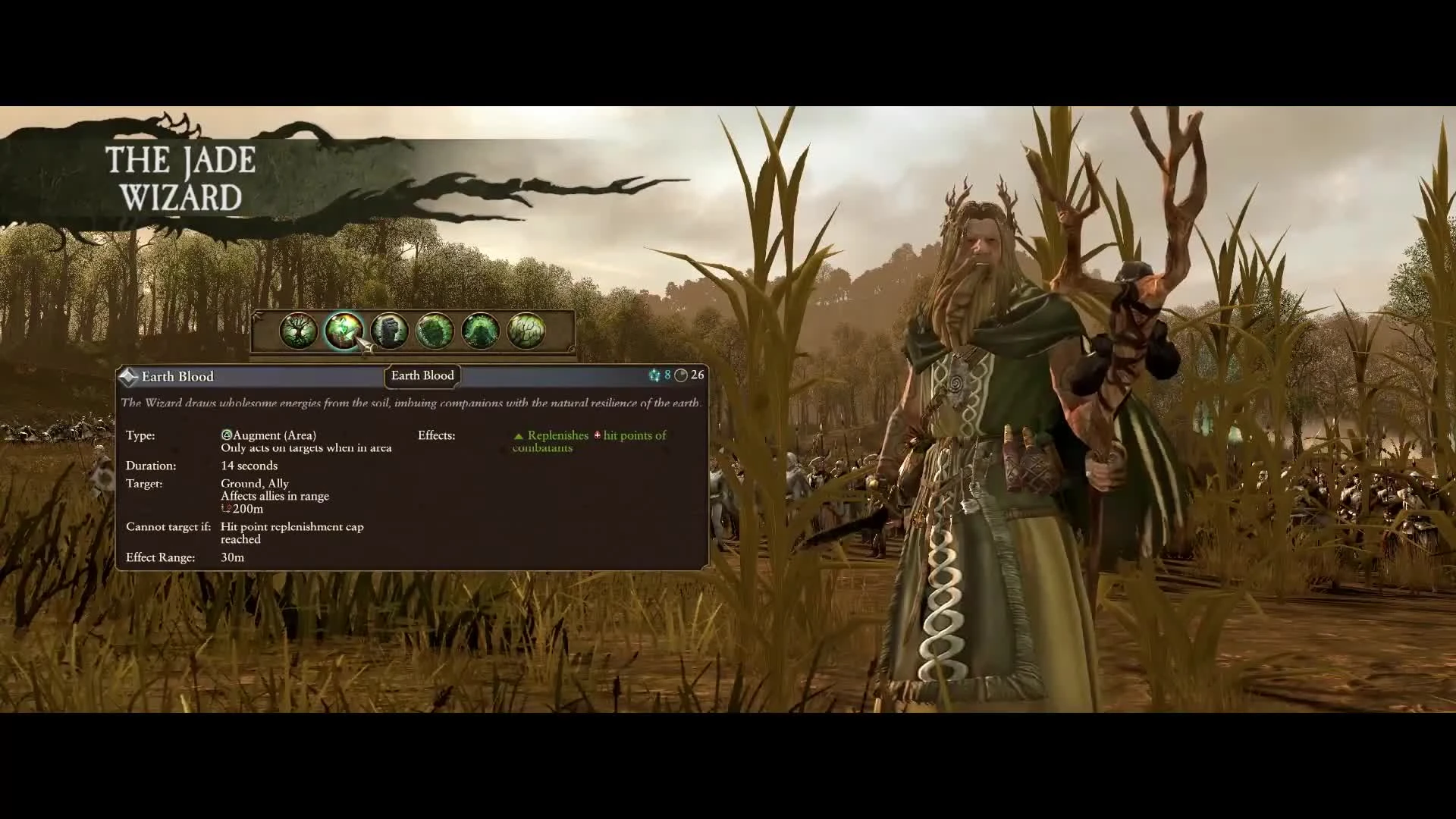Viewport: 1456px width, 819px height.
Task: Select the rightmost pale forest spell icon
Action: click(x=527, y=331)
